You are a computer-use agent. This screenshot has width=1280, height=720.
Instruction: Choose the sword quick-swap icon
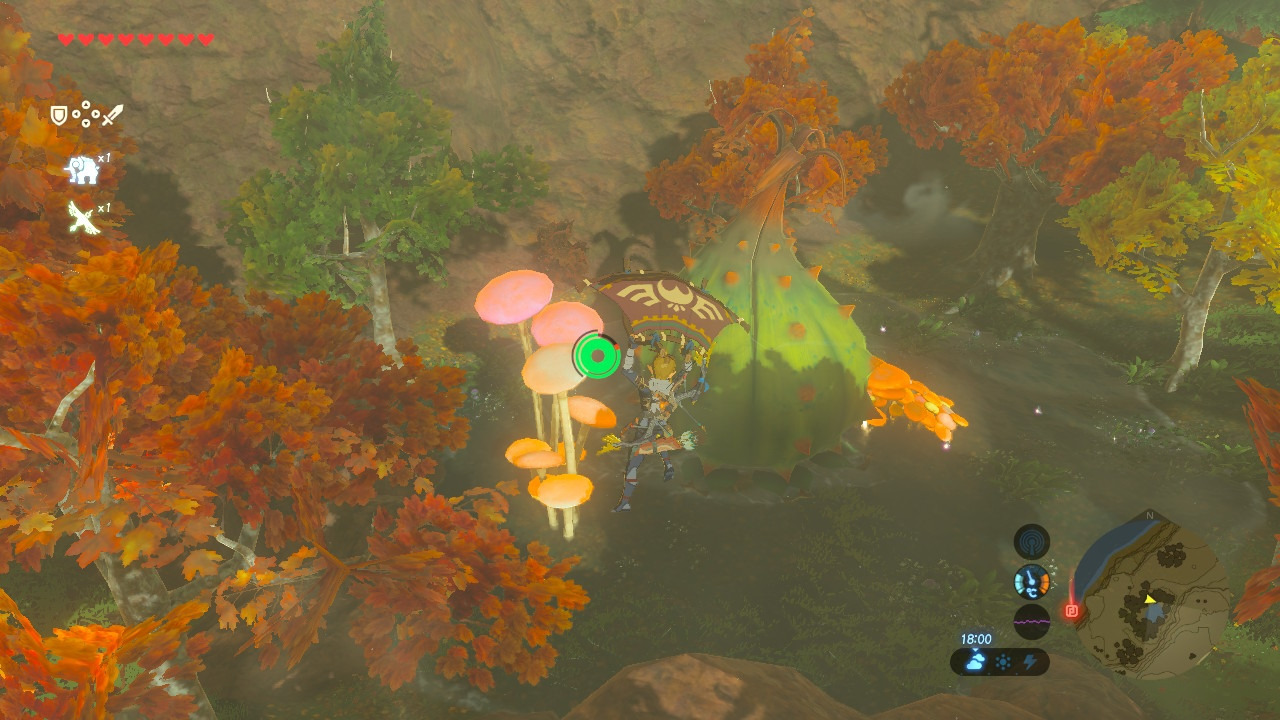coord(111,116)
